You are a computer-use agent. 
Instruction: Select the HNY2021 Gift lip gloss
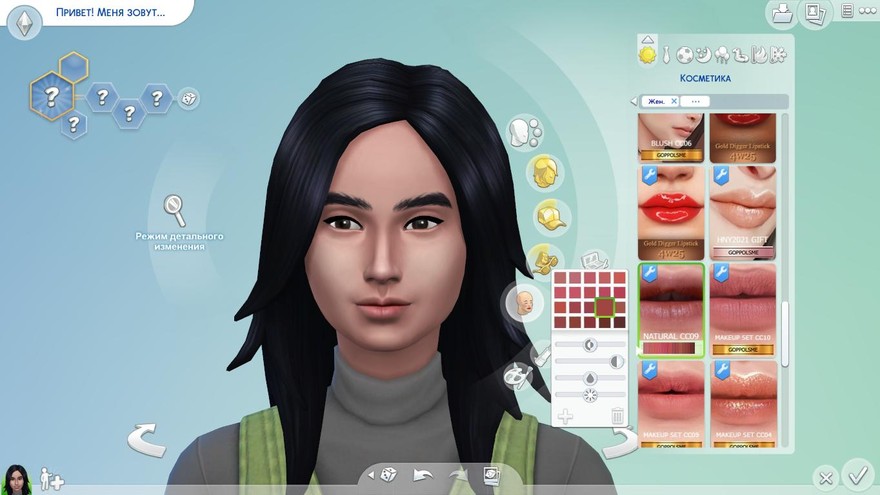[743, 210]
